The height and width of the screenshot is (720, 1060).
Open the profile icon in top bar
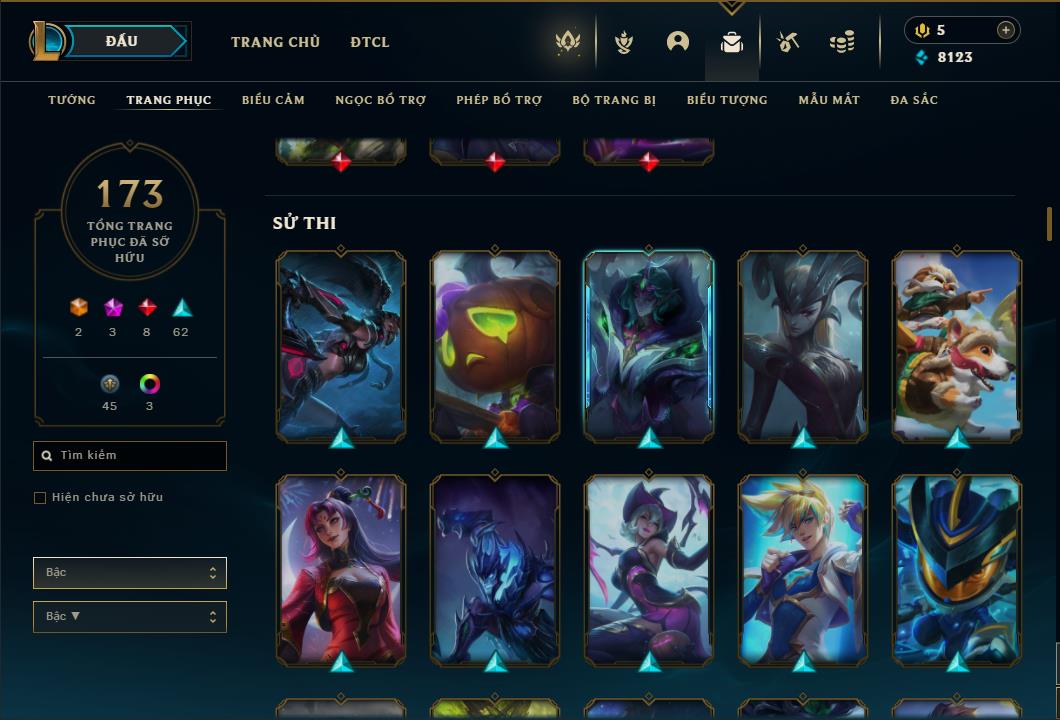point(678,42)
